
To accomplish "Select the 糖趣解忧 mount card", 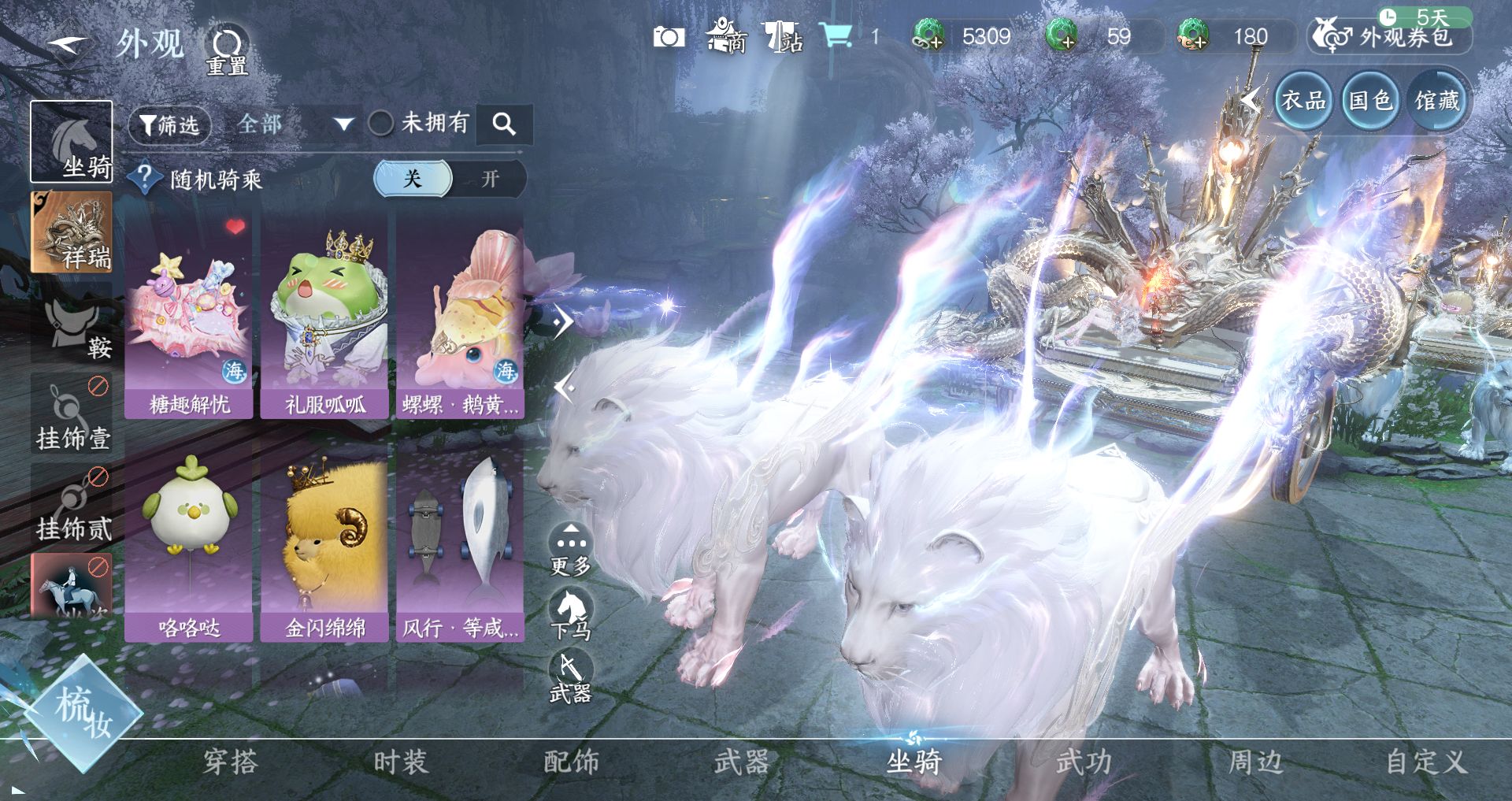I will tap(189, 317).
